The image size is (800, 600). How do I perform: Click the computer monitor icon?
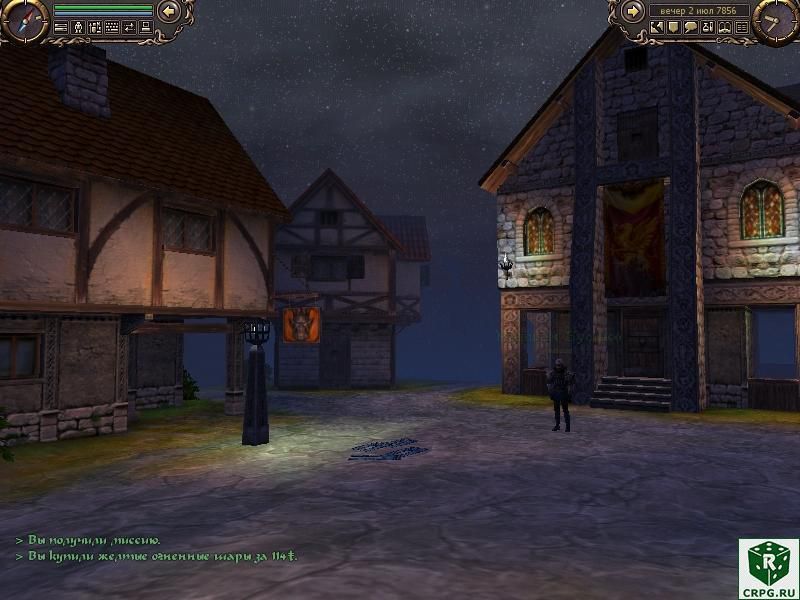click(x=146, y=27)
